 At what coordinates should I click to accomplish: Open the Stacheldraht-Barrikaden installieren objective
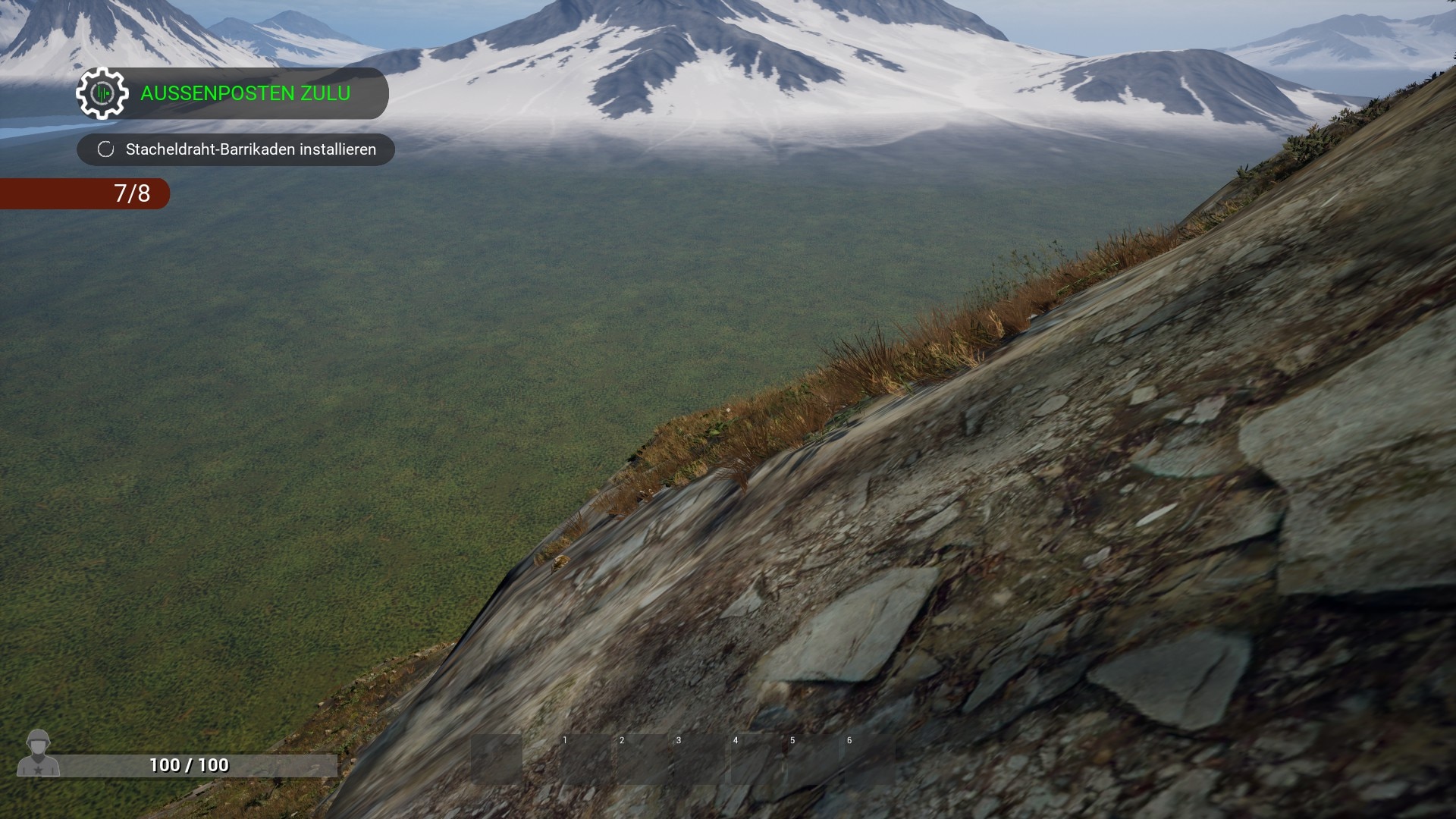[x=250, y=149]
